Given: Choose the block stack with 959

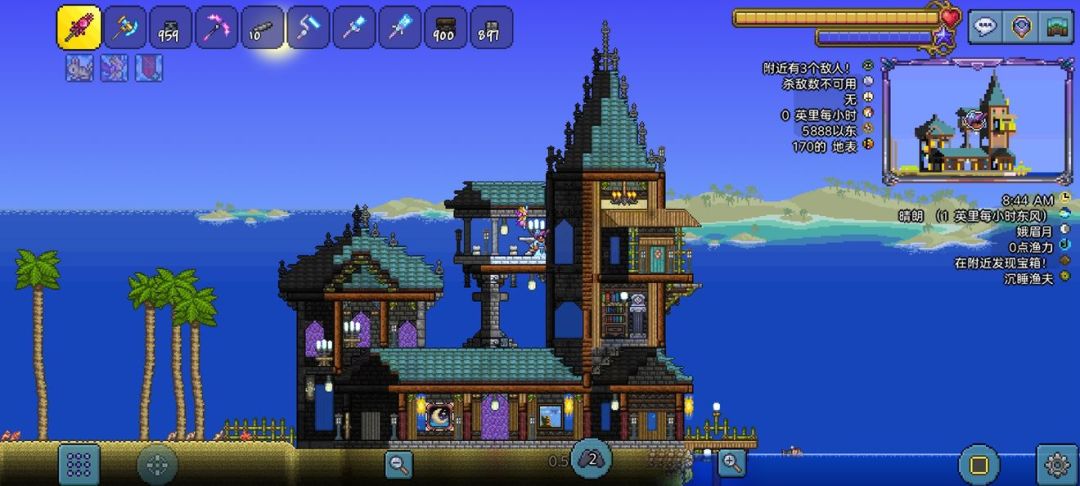Looking at the screenshot, I should 171,27.
